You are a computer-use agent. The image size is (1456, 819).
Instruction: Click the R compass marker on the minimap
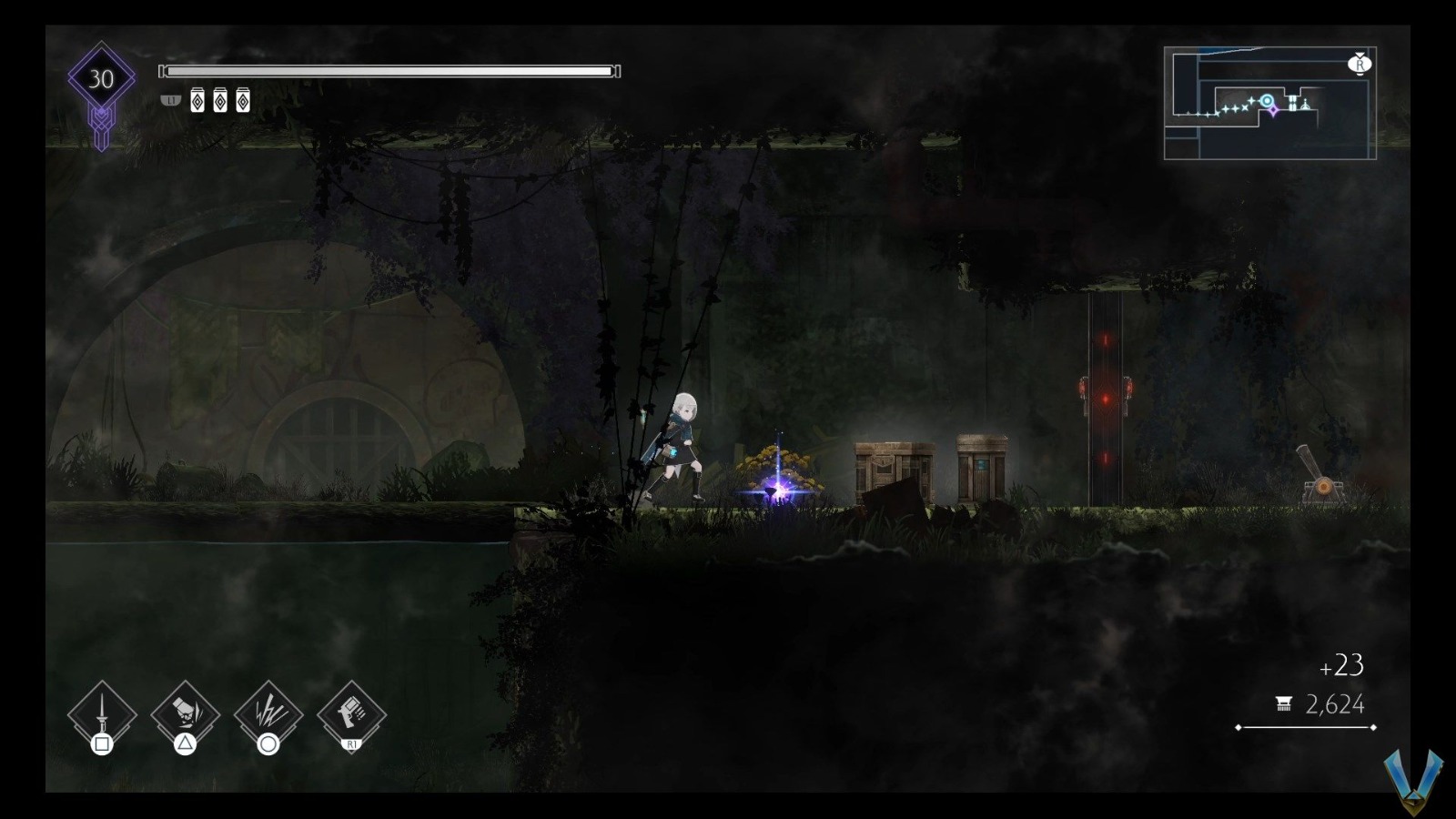tap(1360, 65)
